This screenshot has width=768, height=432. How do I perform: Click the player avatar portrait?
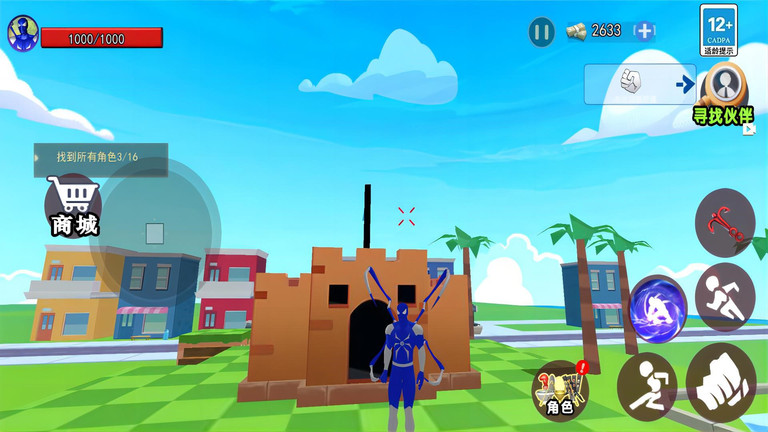(22, 34)
